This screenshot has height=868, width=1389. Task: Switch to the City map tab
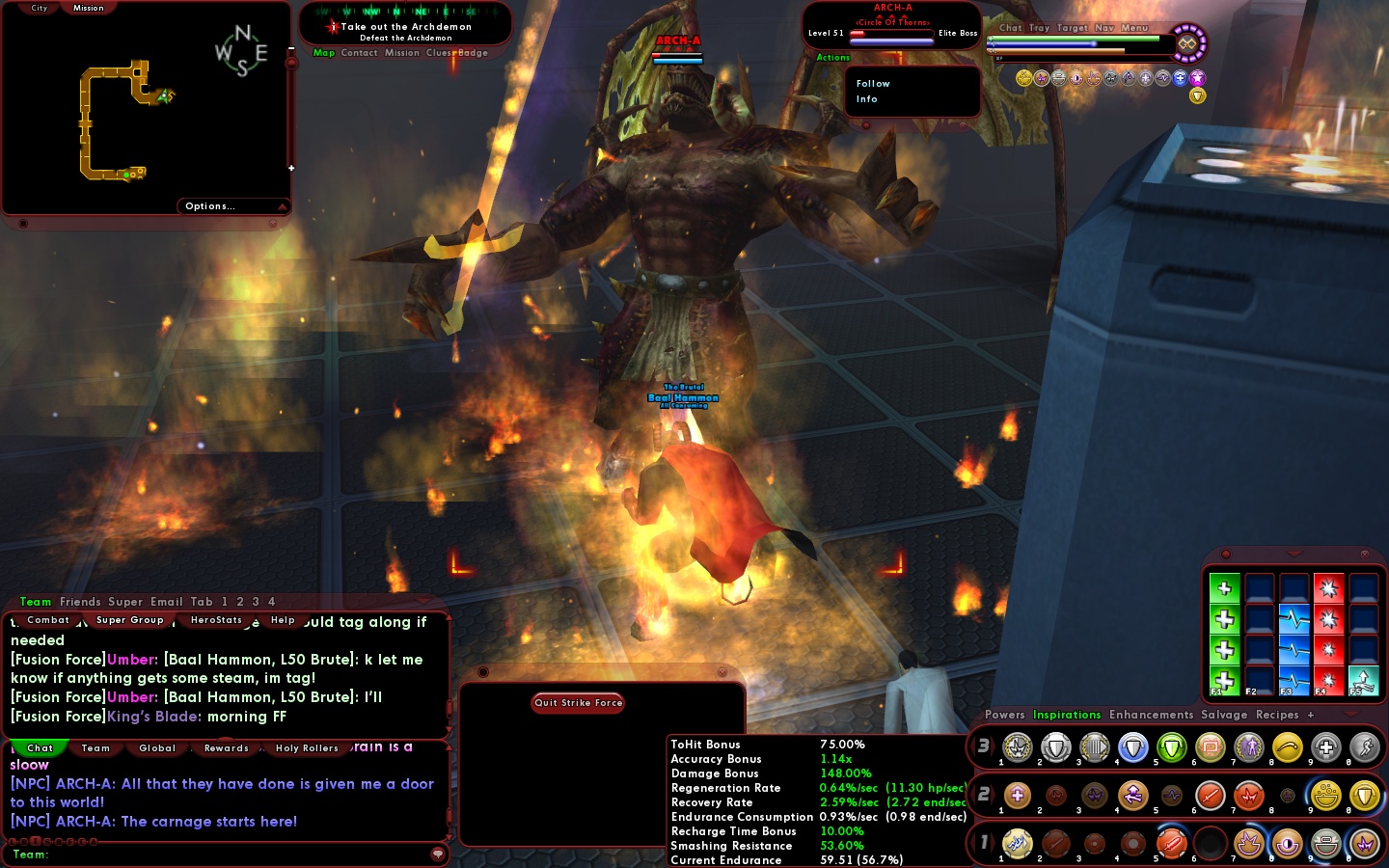pyautogui.click(x=39, y=8)
